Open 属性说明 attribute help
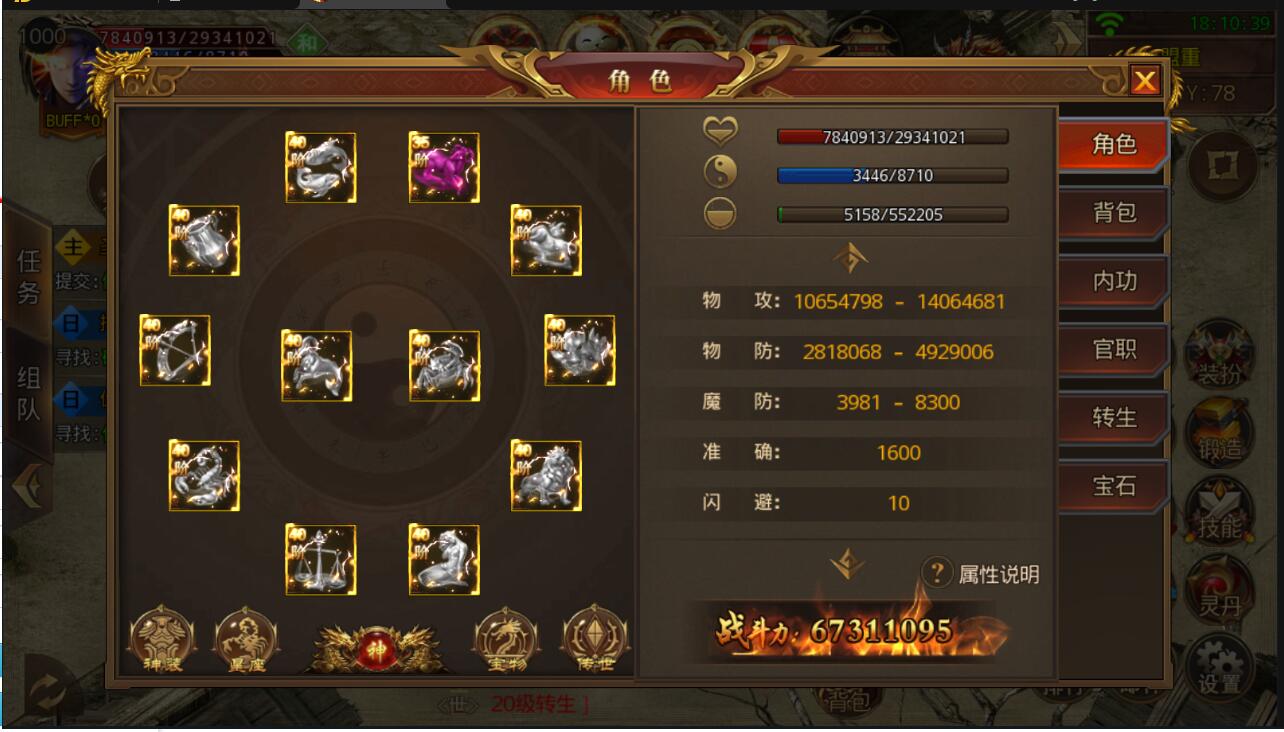 pos(981,574)
